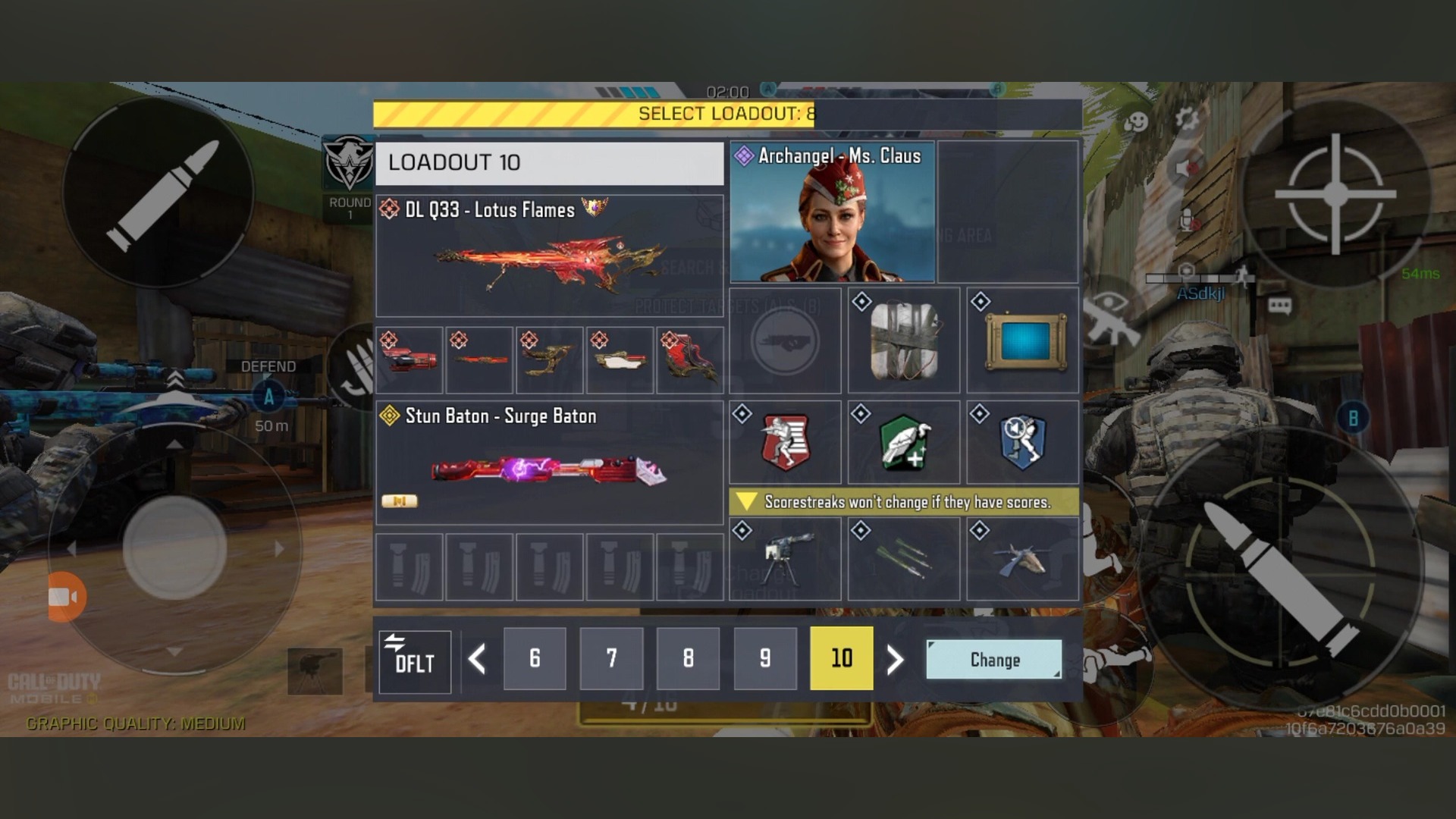
Task: Select the highlighted loadout 10
Action: pyautogui.click(x=841, y=658)
